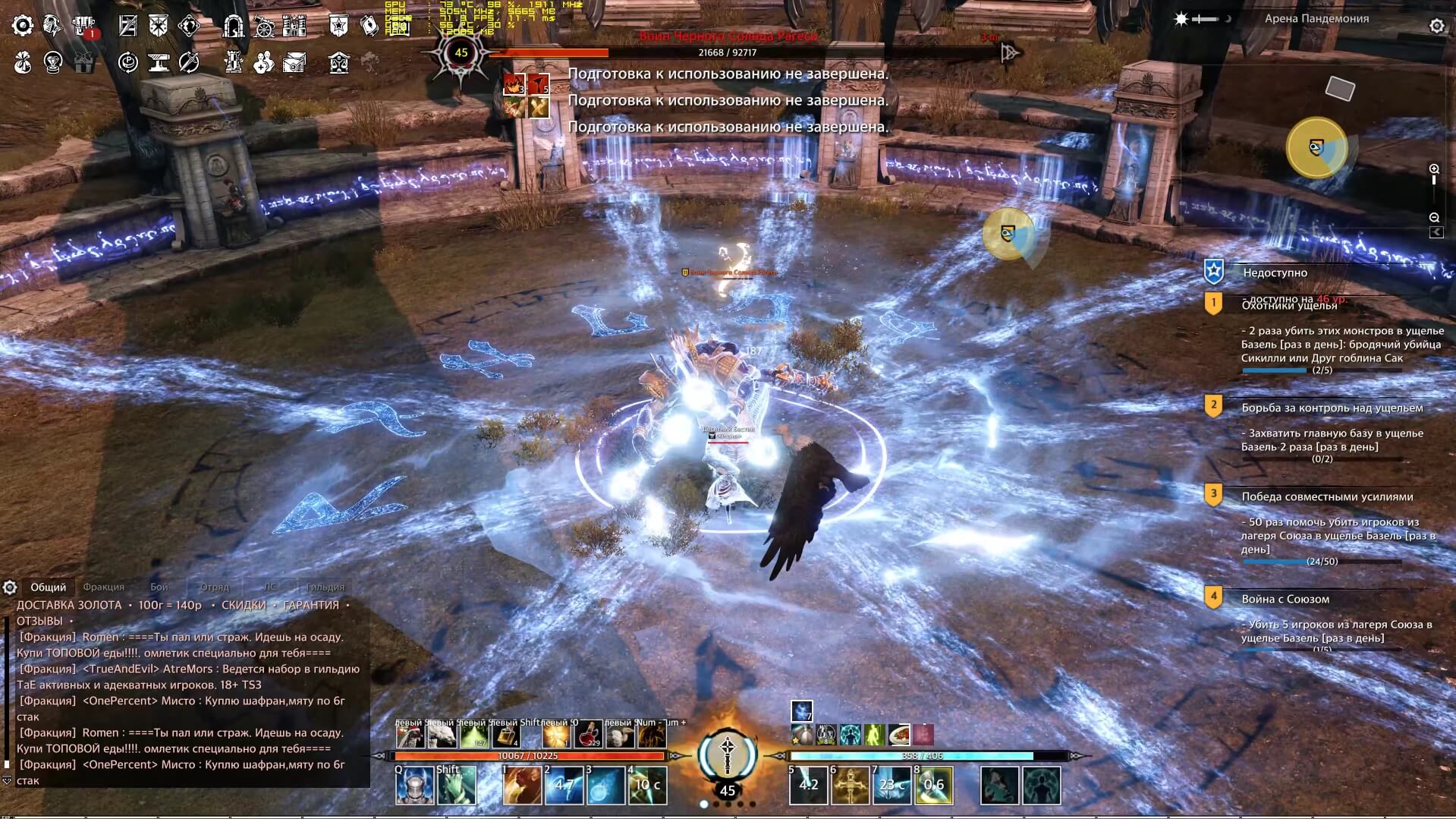The width and height of the screenshot is (1456, 819).
Task: Open the gift box icon
Action: (84, 62)
